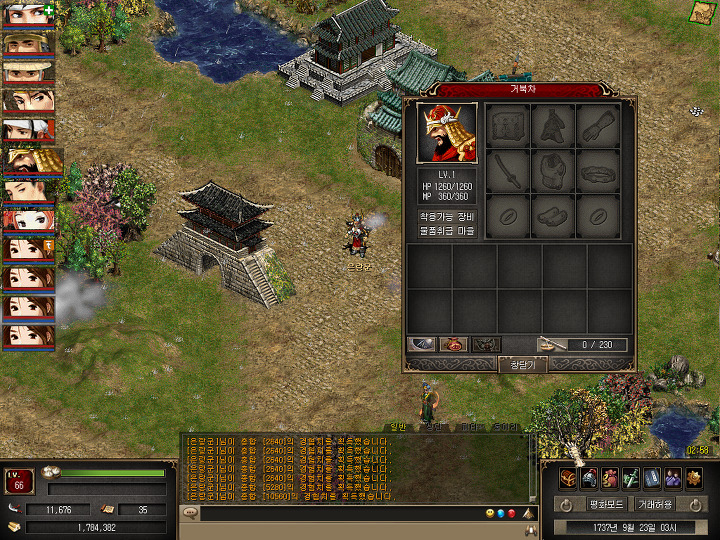Open the gear settings icon

pos(694,477)
